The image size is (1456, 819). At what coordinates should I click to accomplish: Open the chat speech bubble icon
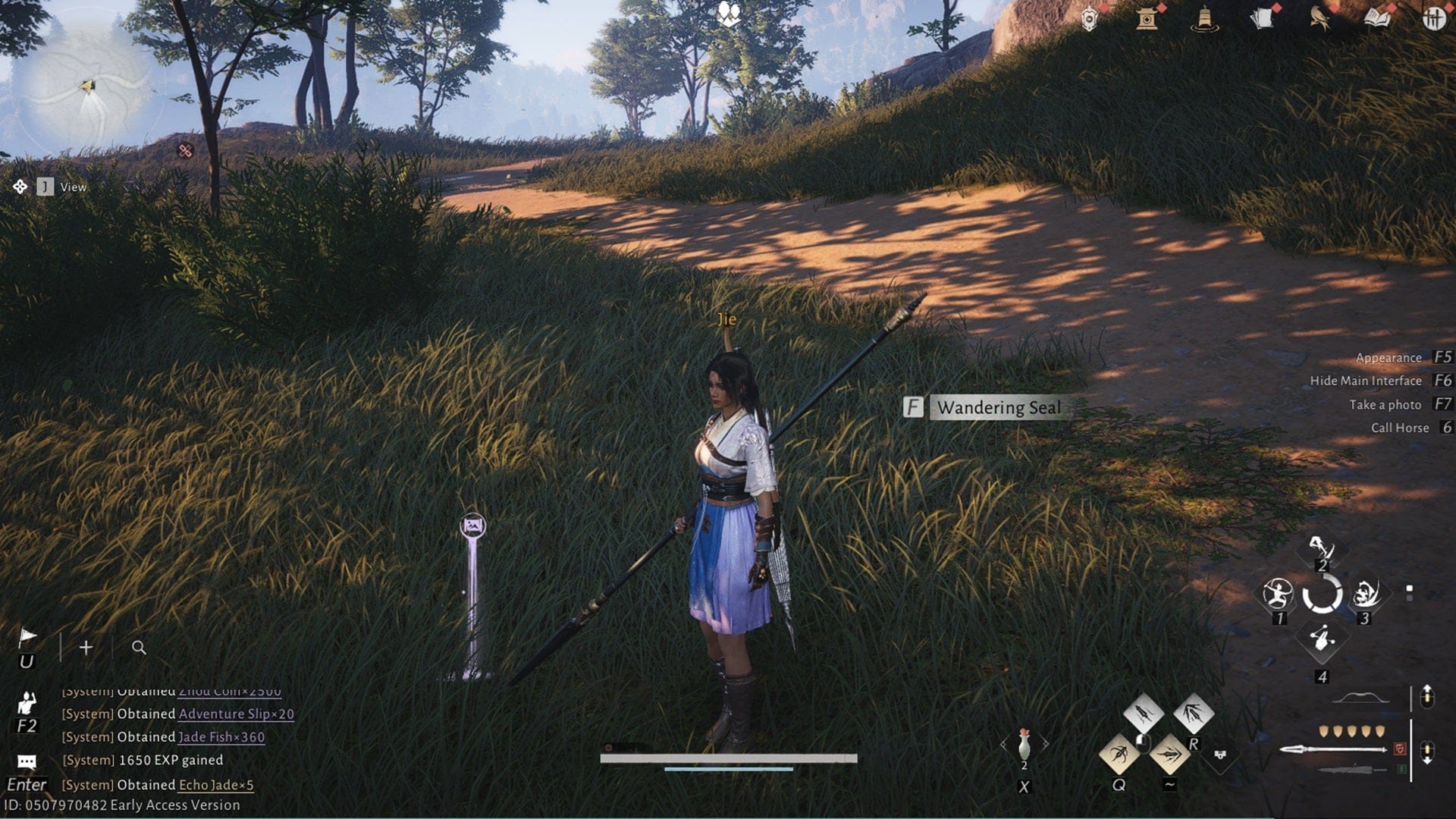click(x=27, y=761)
